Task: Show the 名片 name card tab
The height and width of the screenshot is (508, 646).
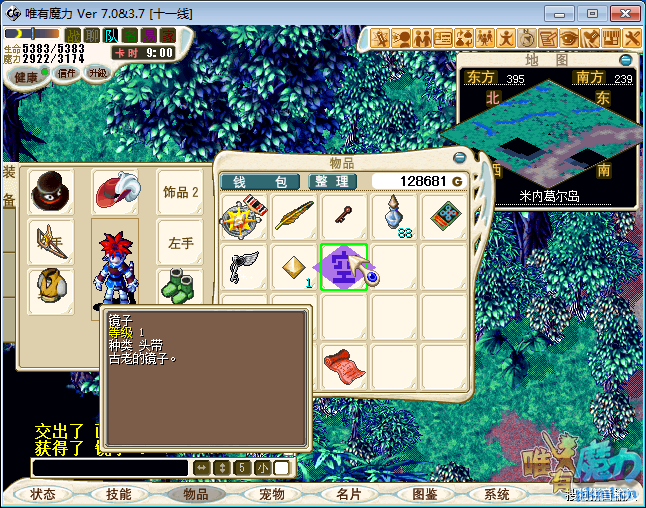Action: click(348, 494)
